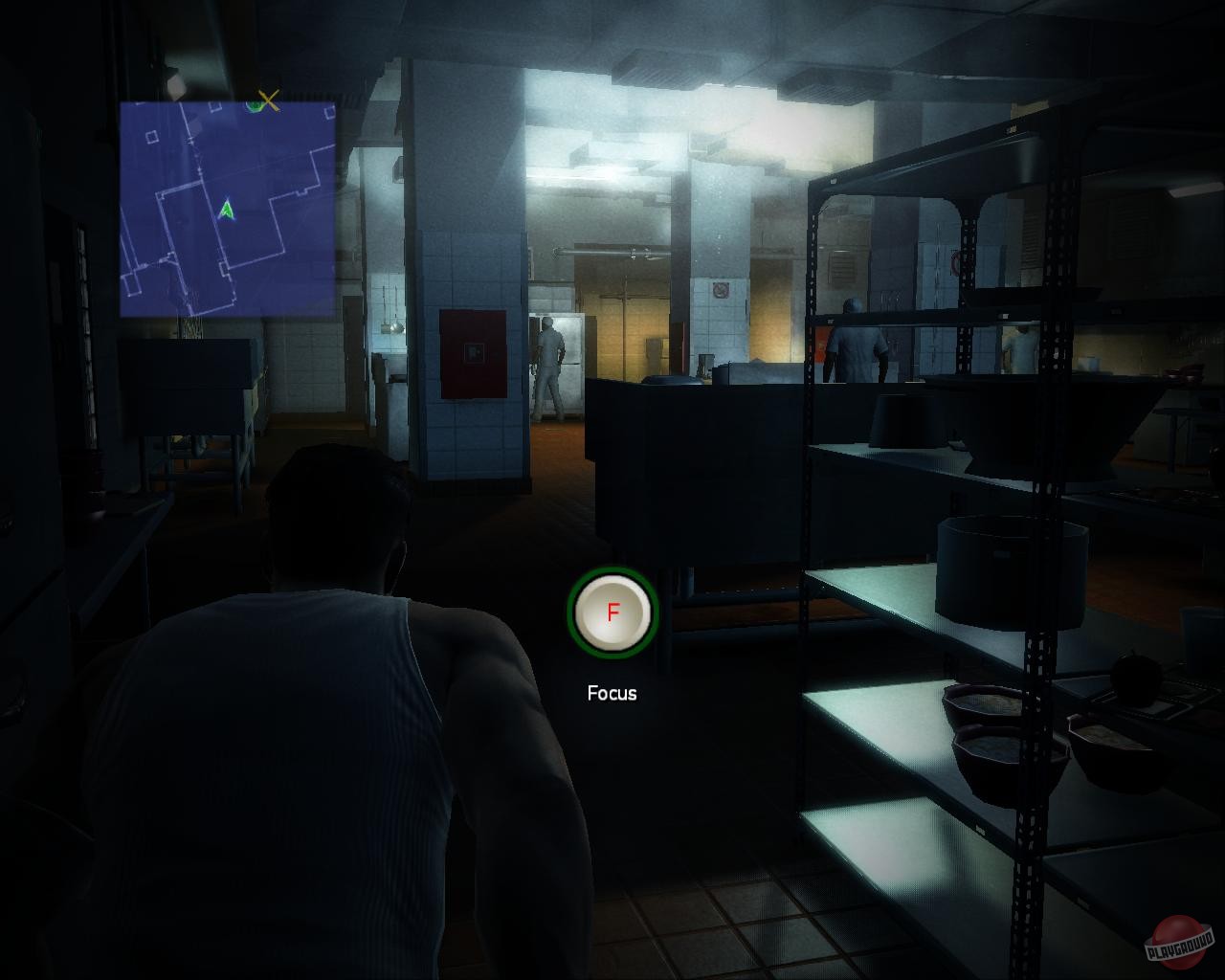The width and height of the screenshot is (1225, 980).
Task: Select the yellow X objective marker on minimap
Action: [x=268, y=101]
